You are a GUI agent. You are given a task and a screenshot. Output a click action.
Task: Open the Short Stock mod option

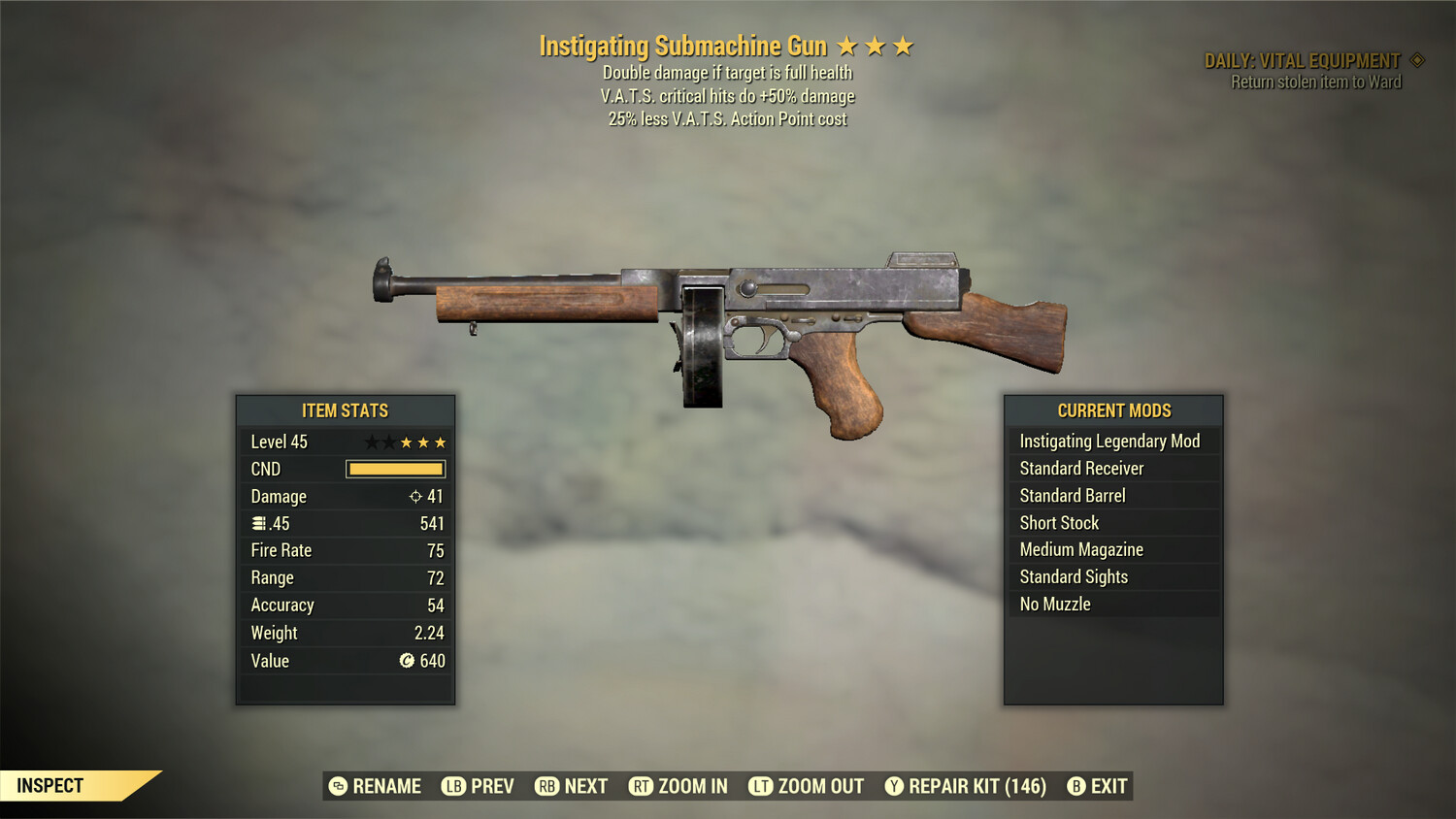pyautogui.click(x=1112, y=522)
